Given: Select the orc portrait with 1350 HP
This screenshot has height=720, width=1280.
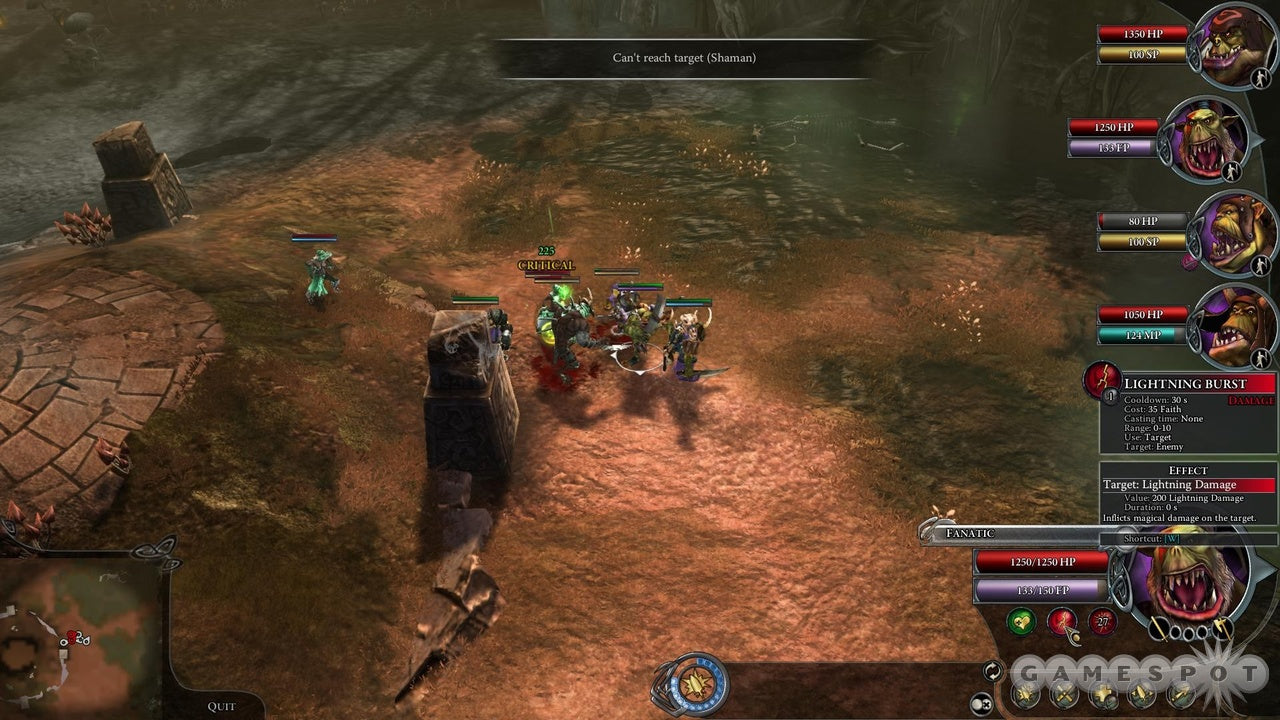Looking at the screenshot, I should 1236,45.
